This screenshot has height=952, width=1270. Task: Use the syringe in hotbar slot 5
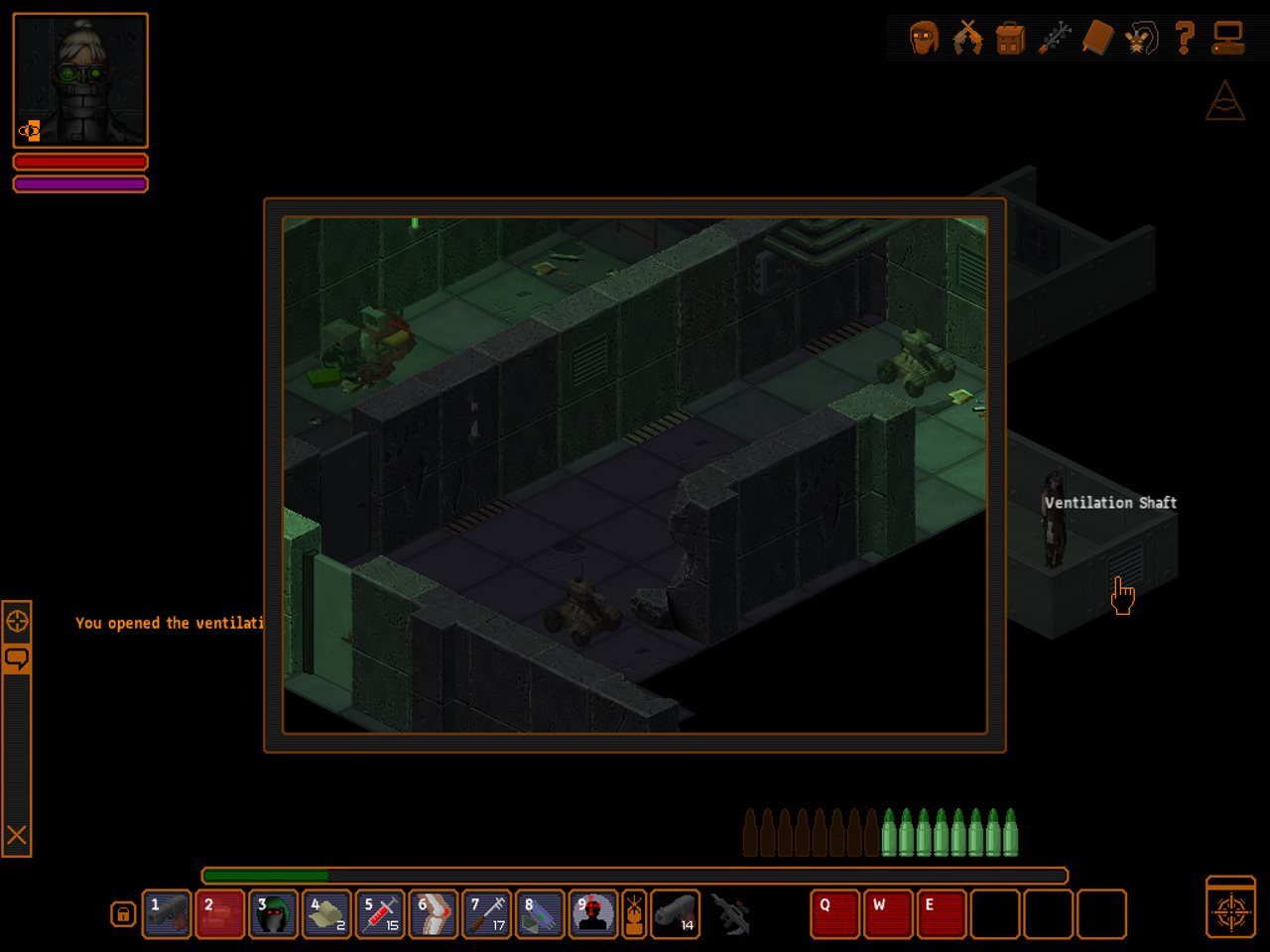(380, 914)
